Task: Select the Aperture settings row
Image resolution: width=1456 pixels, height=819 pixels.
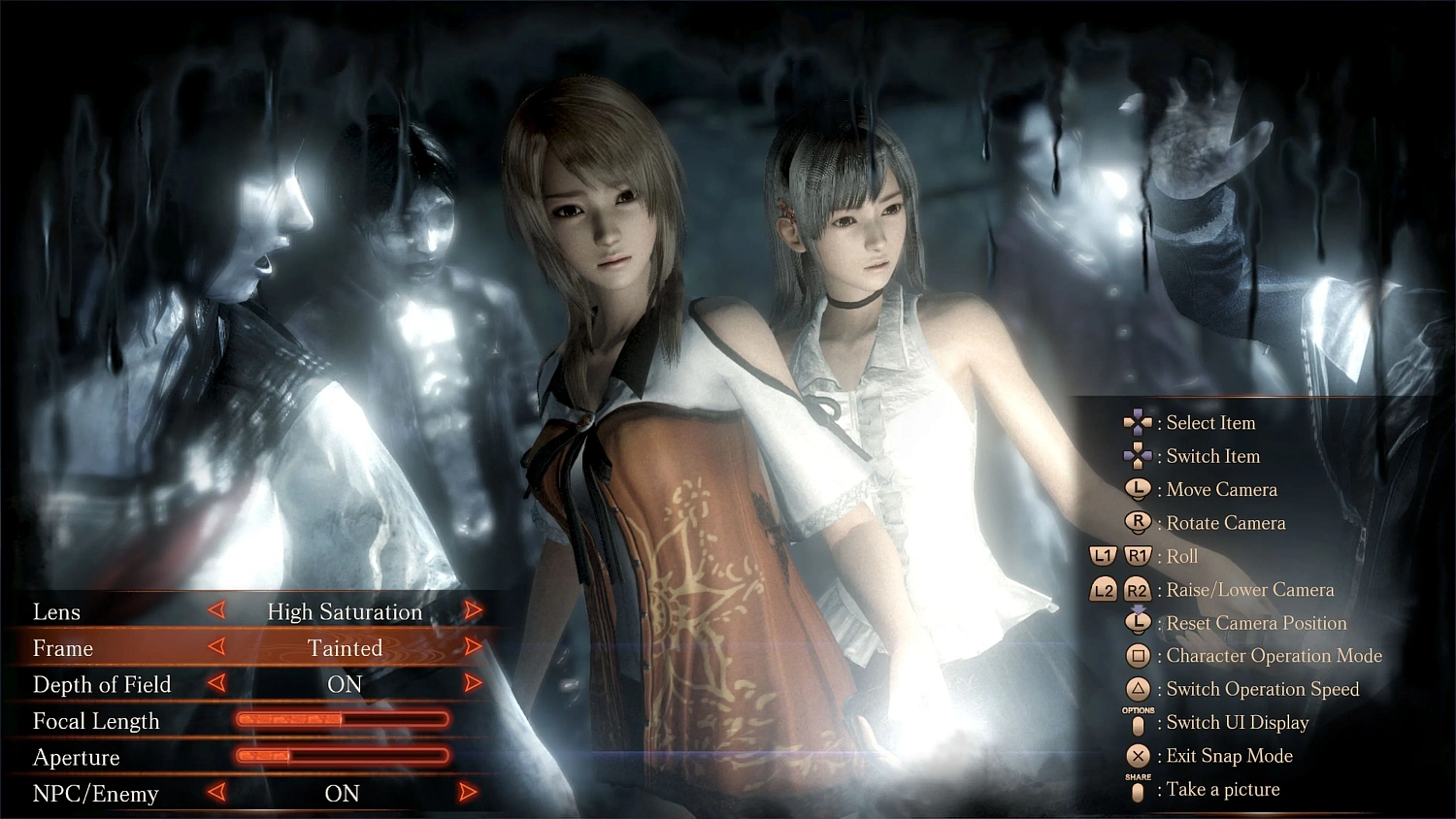Action: [77, 758]
